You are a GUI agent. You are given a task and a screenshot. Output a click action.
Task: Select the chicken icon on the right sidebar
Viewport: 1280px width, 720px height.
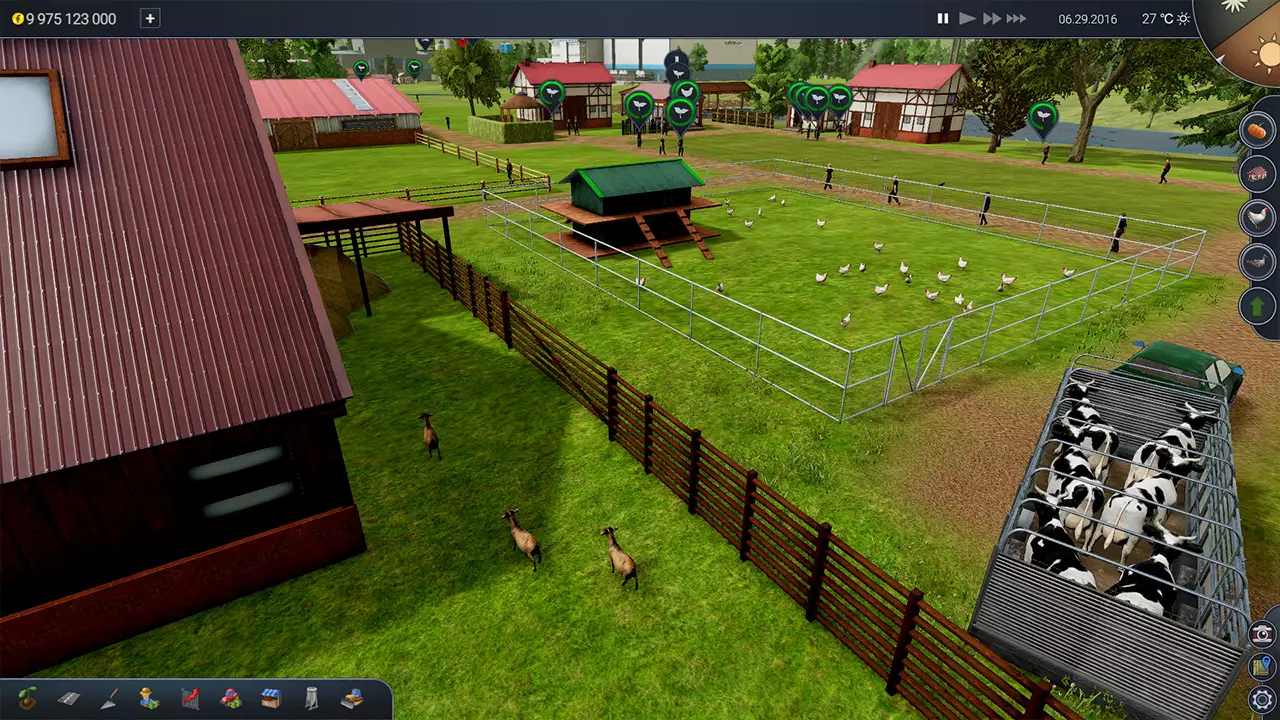(1258, 218)
